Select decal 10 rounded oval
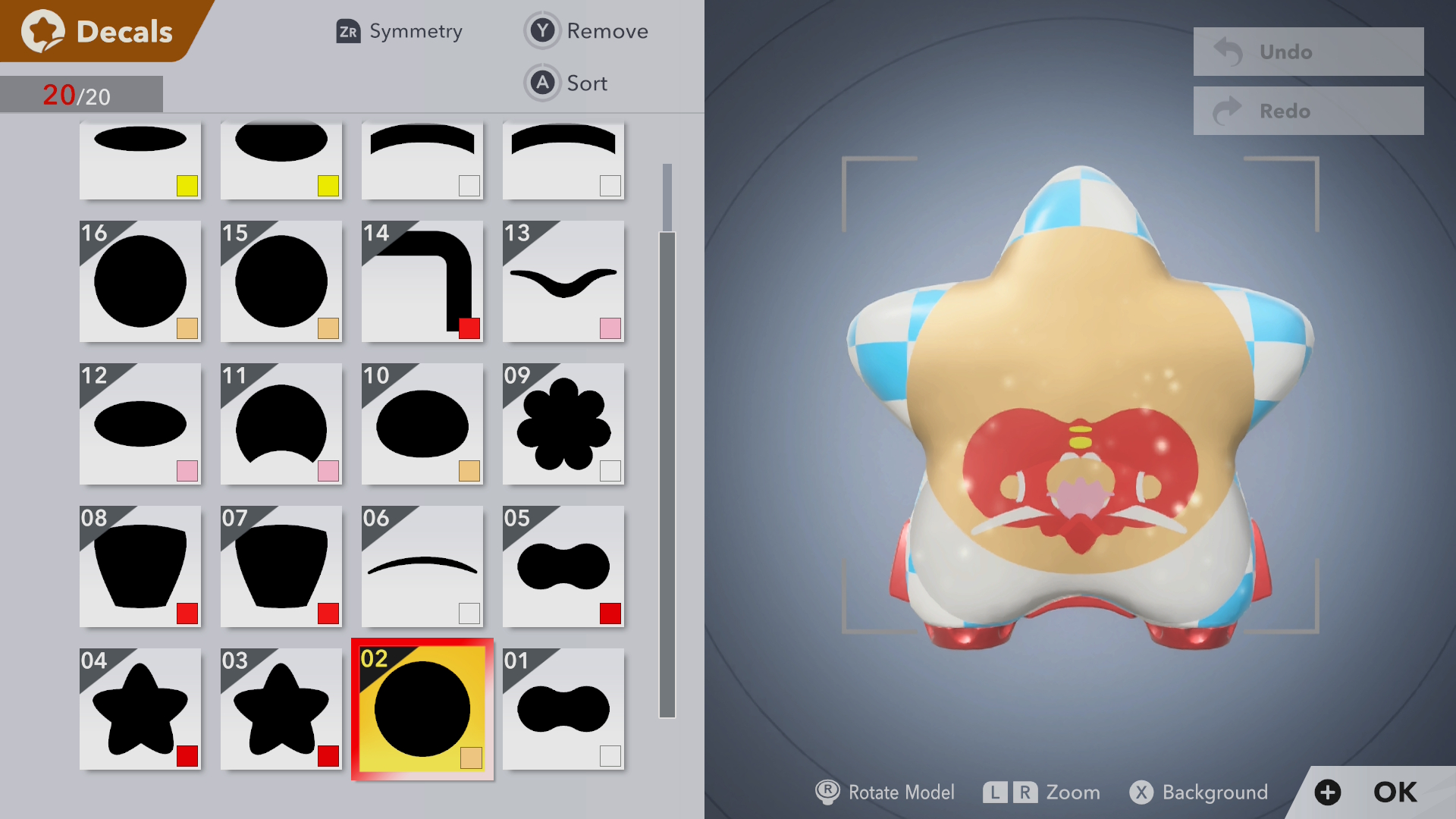1456x819 pixels. coord(422,424)
